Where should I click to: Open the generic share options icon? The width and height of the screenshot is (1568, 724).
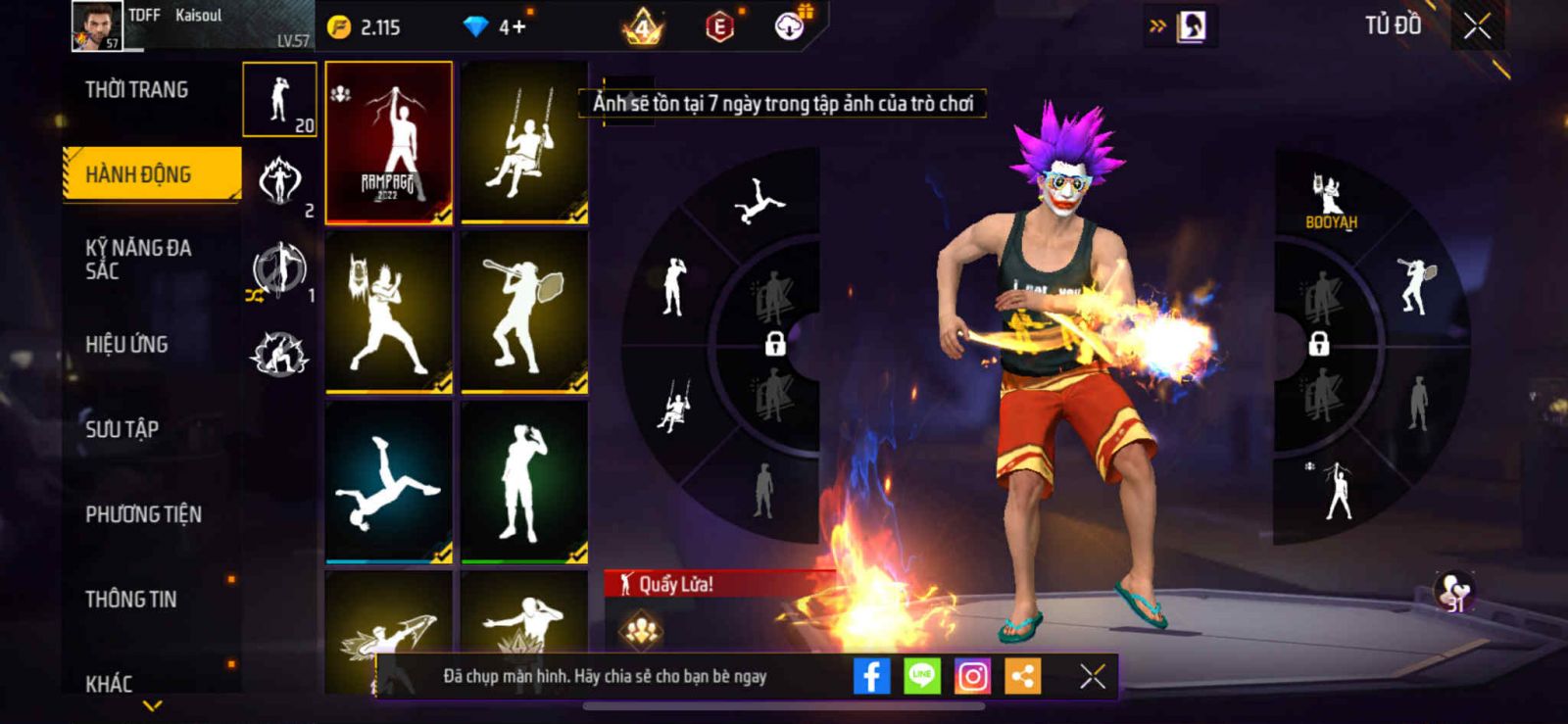click(1022, 676)
